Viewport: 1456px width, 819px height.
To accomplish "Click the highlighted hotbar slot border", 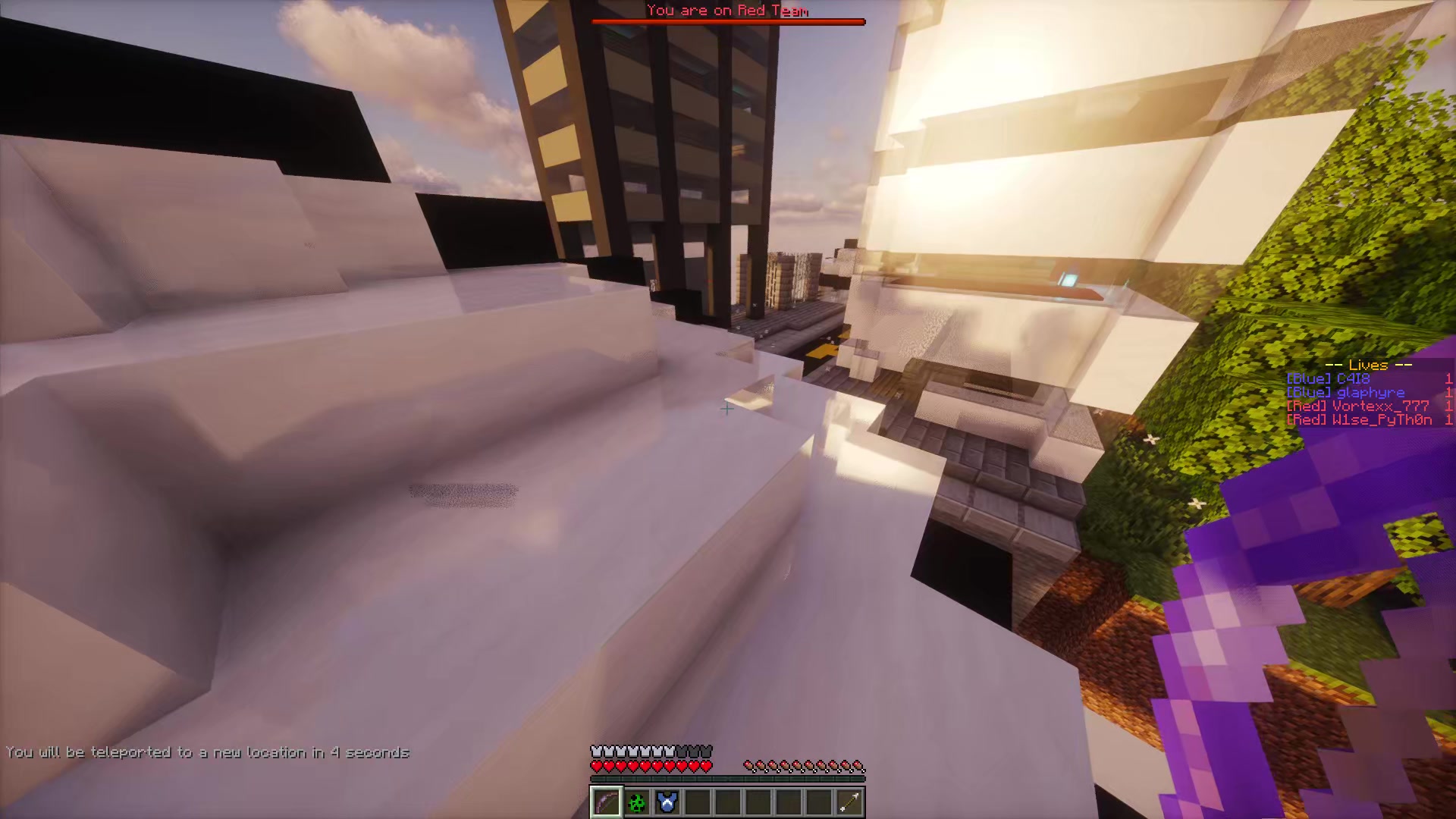I will click(606, 787).
